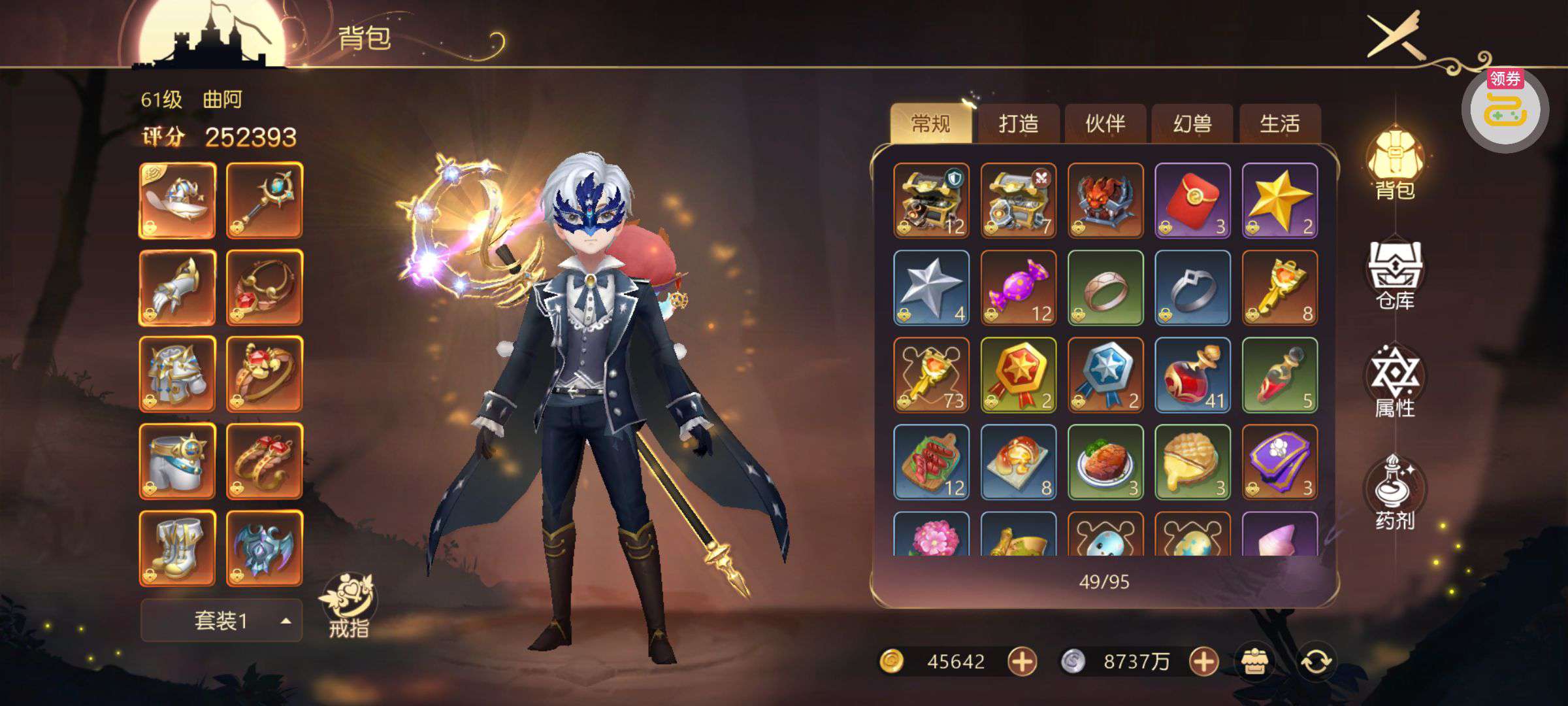Screen dimensions: 1568x706
Task: Add more gold coins with plus button
Action: point(1022,662)
